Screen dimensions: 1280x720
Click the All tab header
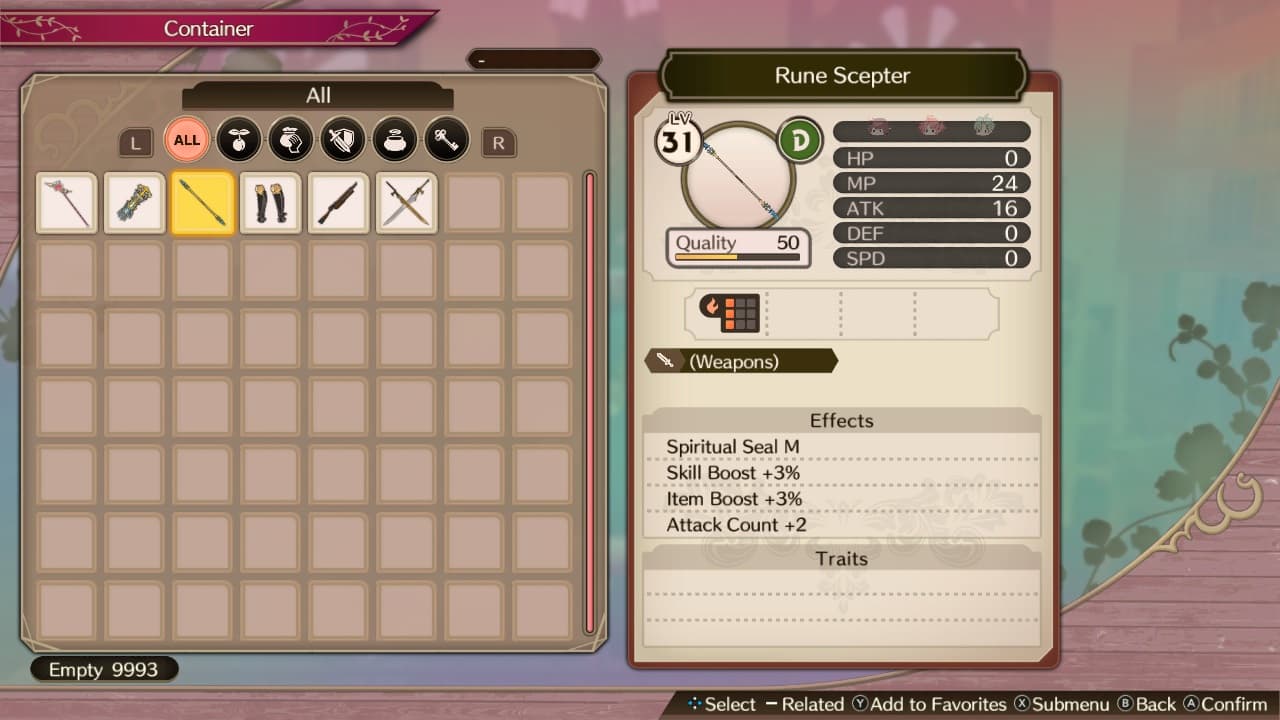pyautogui.click(x=318, y=96)
